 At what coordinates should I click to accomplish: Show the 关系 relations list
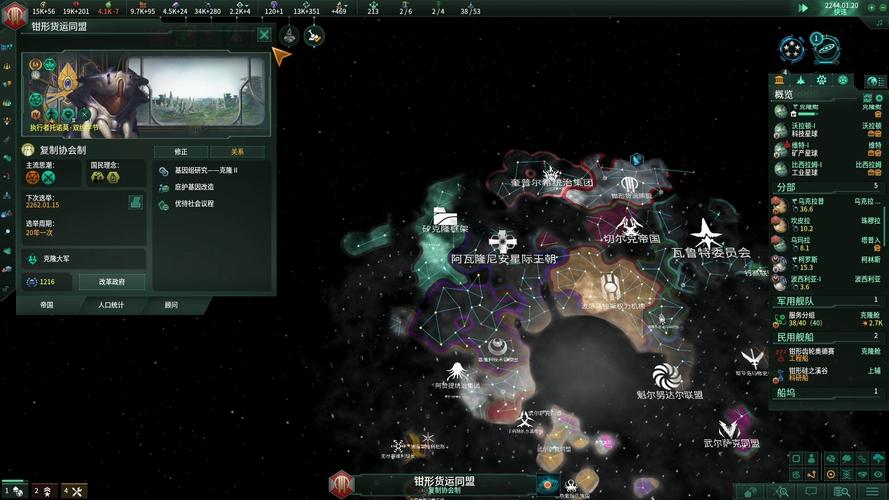pyautogui.click(x=237, y=151)
